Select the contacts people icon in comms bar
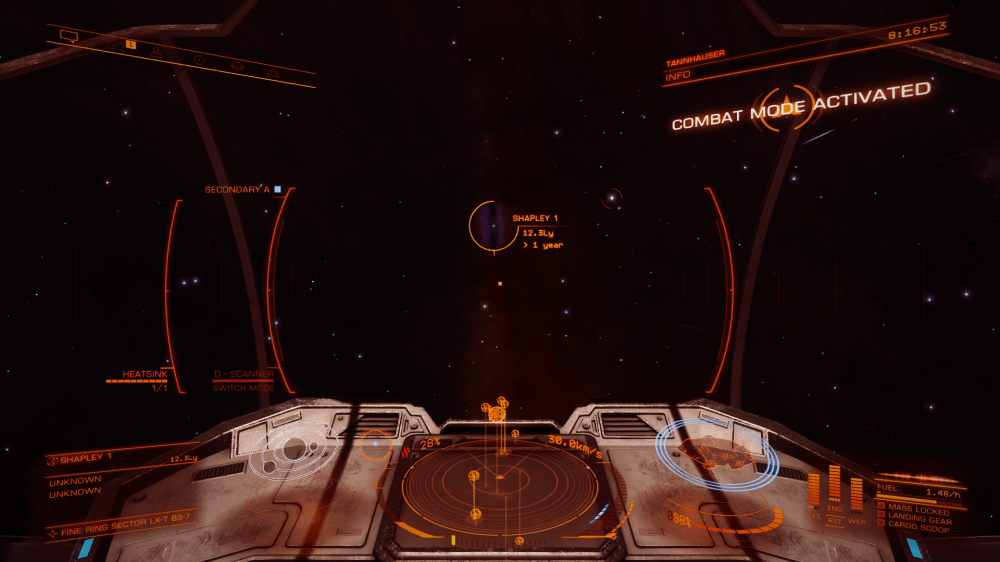 pos(157,51)
